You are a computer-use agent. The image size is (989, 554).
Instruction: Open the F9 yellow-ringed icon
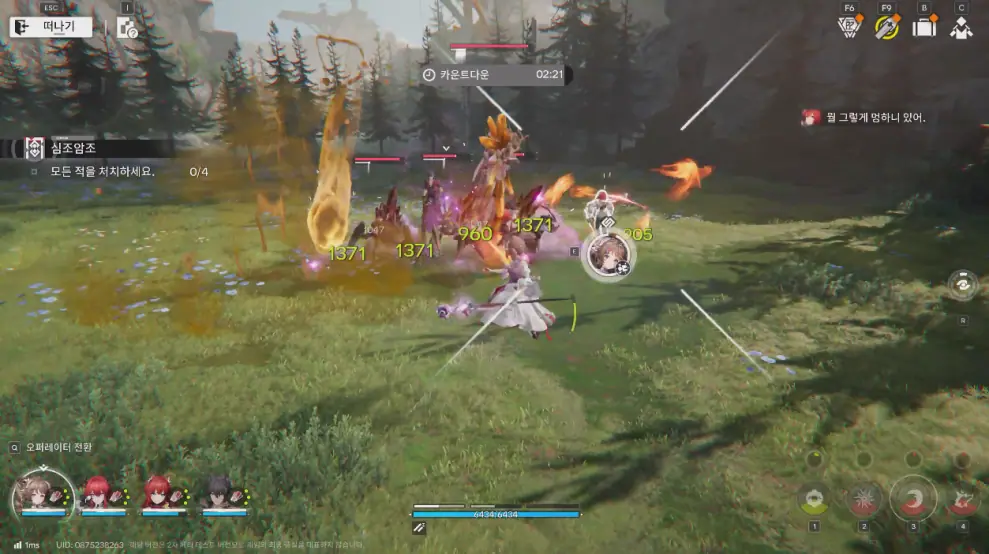point(886,27)
